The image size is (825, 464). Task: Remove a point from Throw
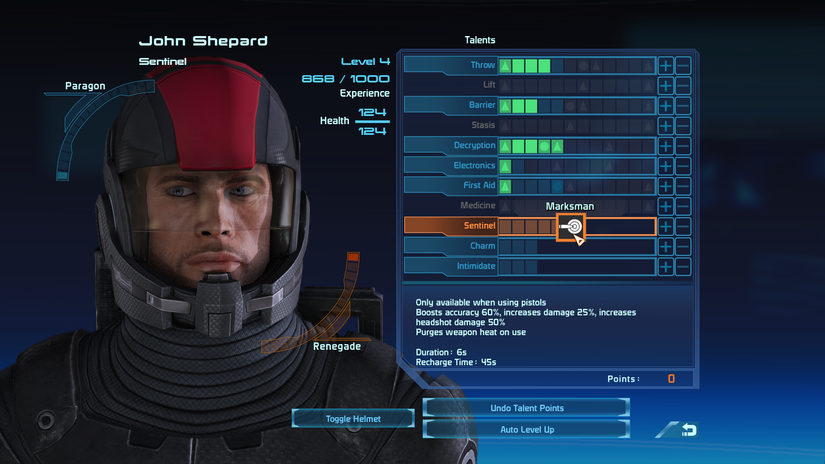click(x=683, y=65)
